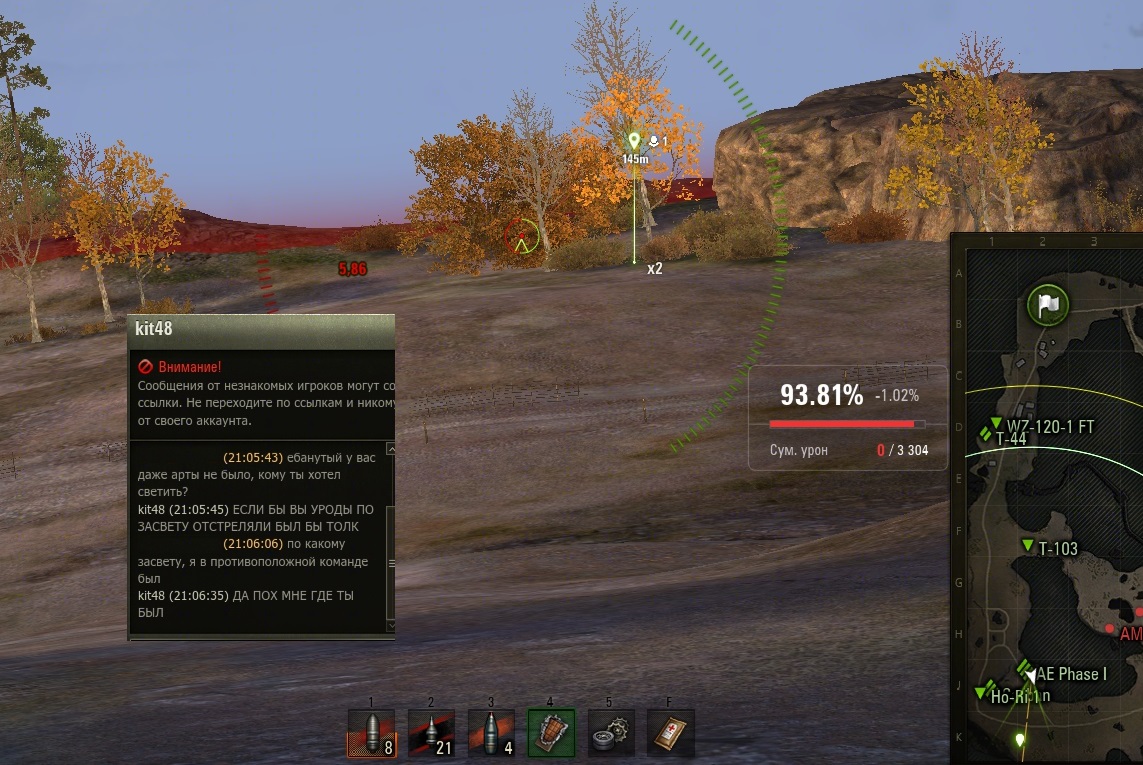Click the chat scrollbar up arrow

point(391,450)
